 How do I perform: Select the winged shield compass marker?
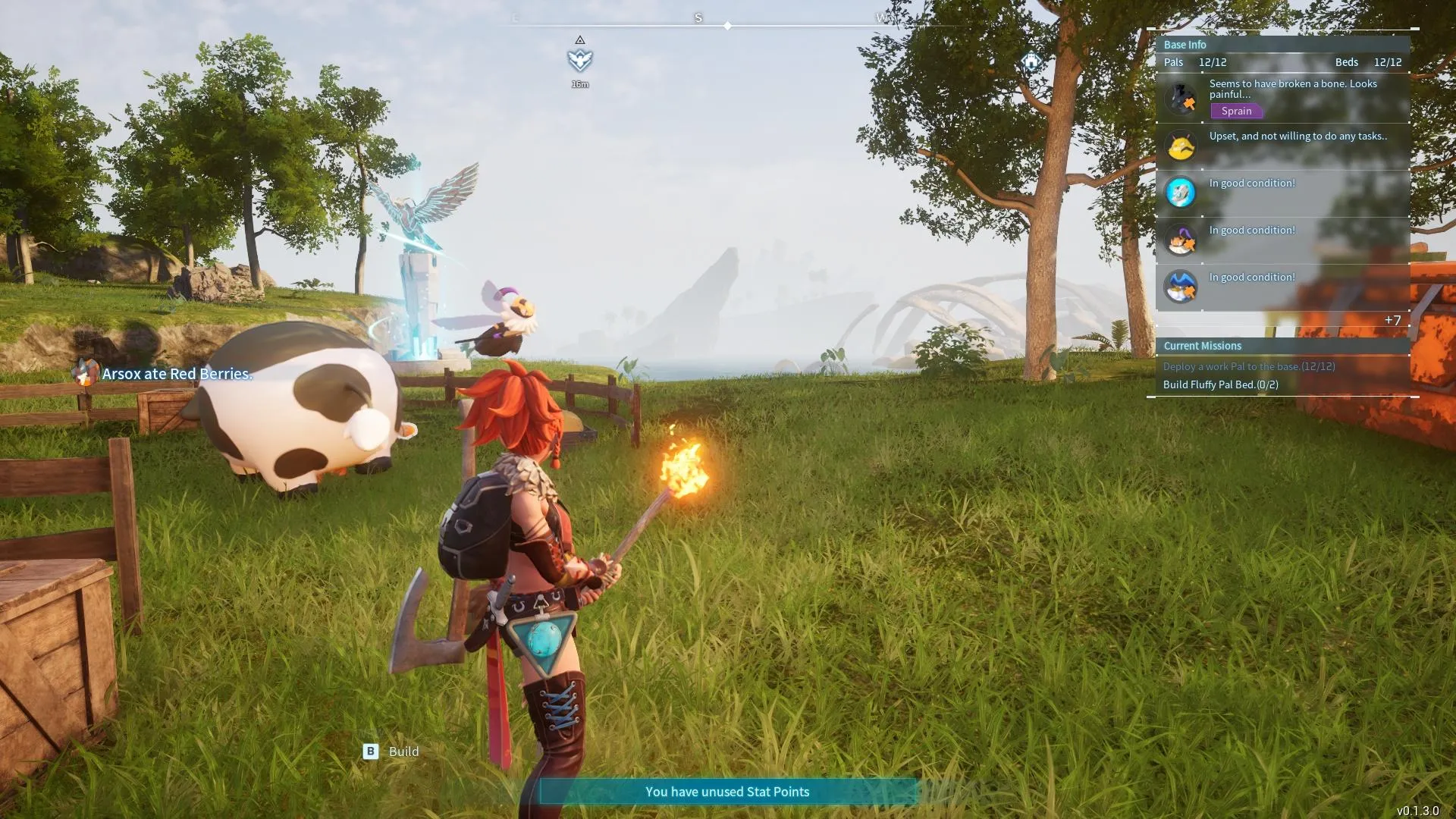(x=580, y=59)
